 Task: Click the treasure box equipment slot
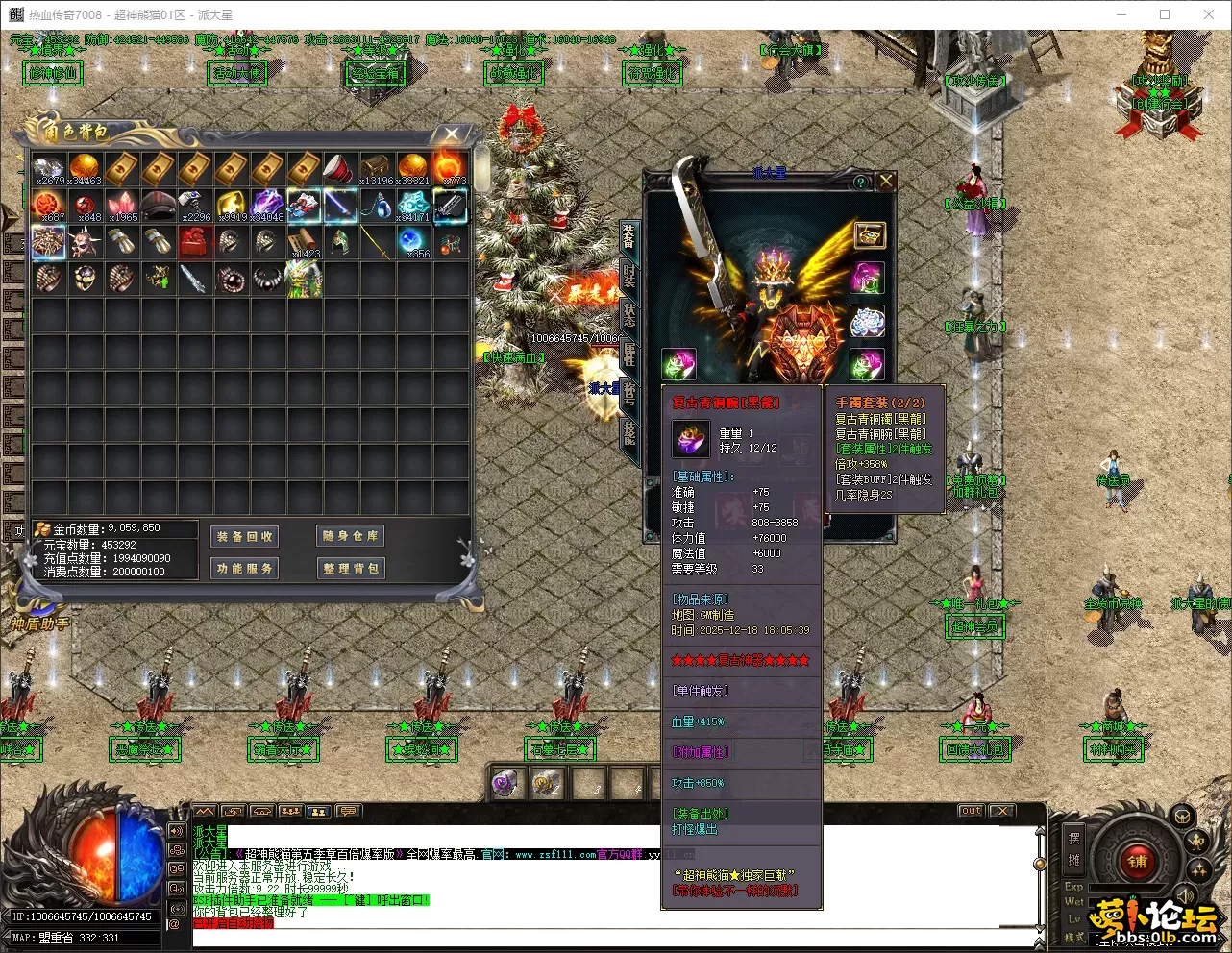coord(869,234)
